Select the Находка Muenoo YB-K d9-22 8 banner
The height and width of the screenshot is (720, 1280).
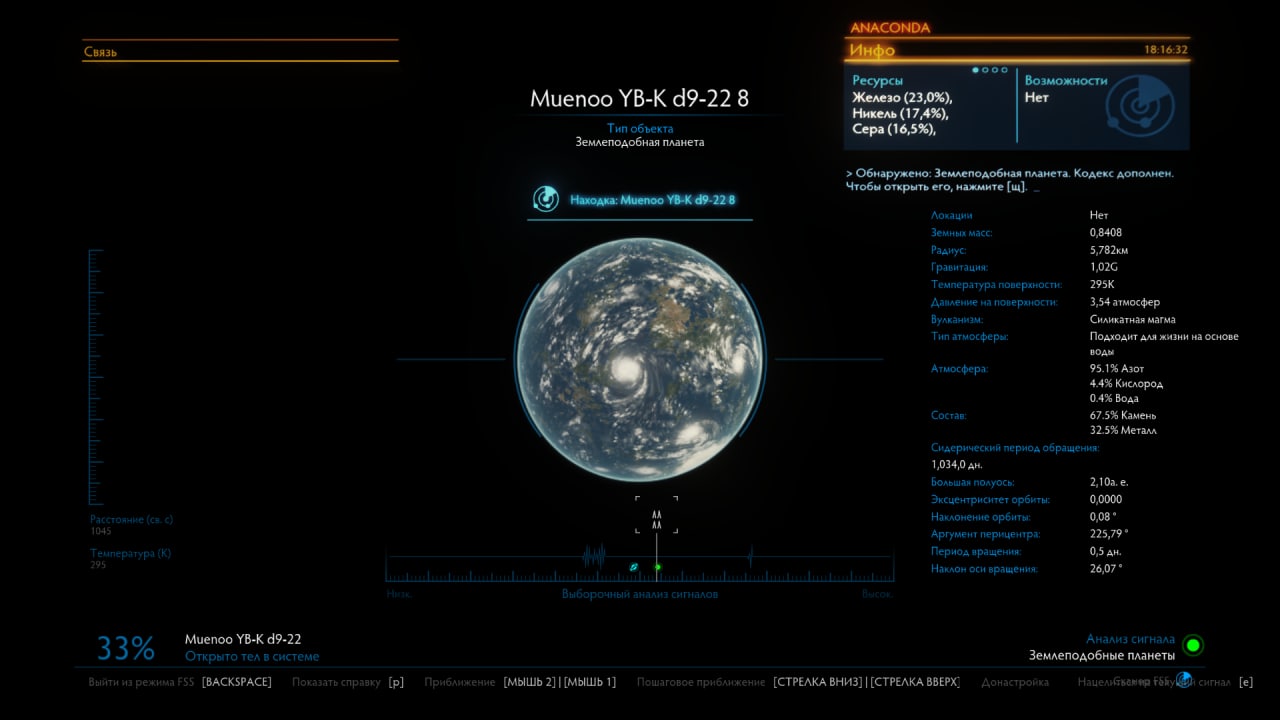click(640, 200)
